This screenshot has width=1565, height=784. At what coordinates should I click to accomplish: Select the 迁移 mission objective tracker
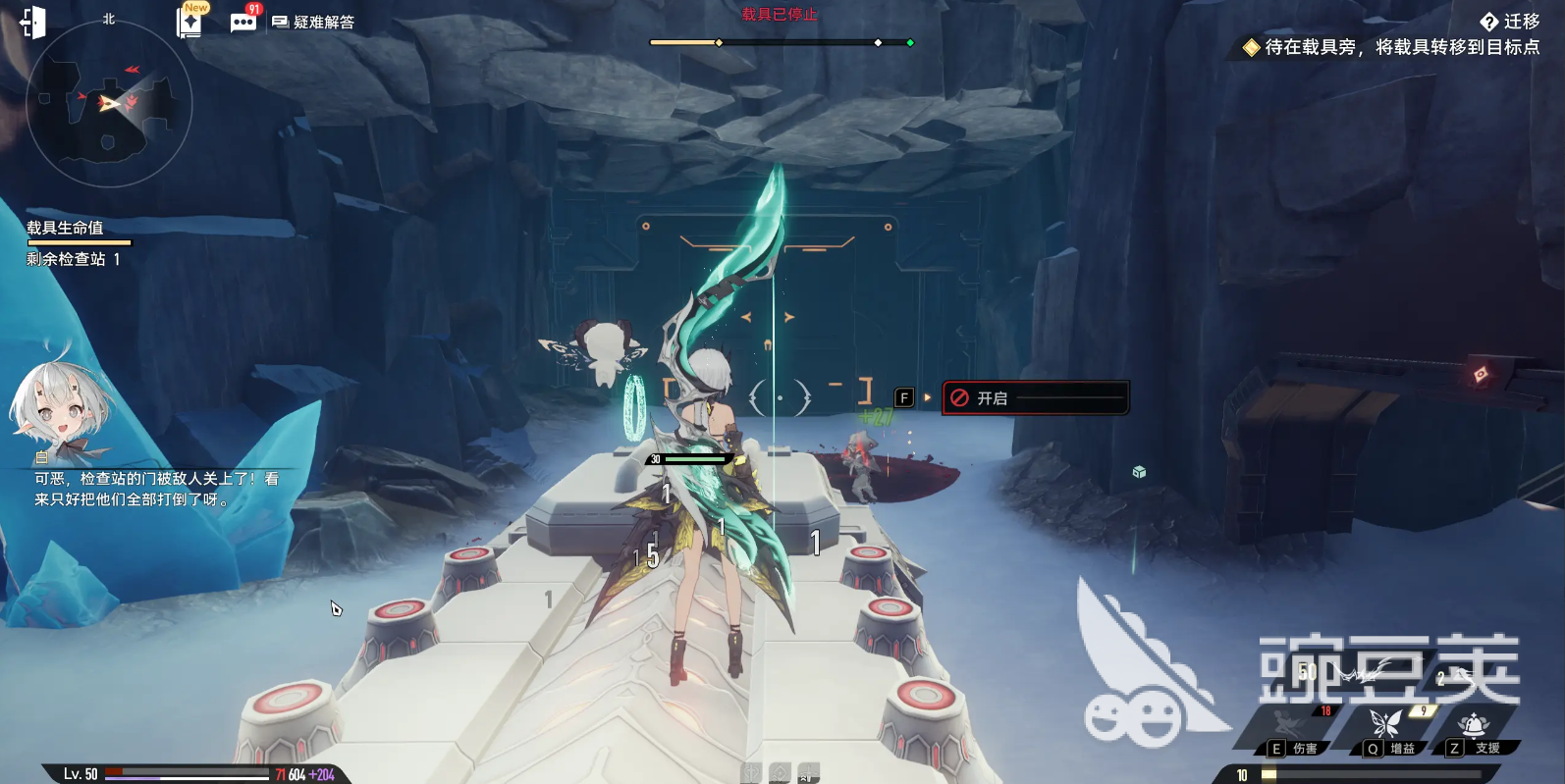point(1510,22)
